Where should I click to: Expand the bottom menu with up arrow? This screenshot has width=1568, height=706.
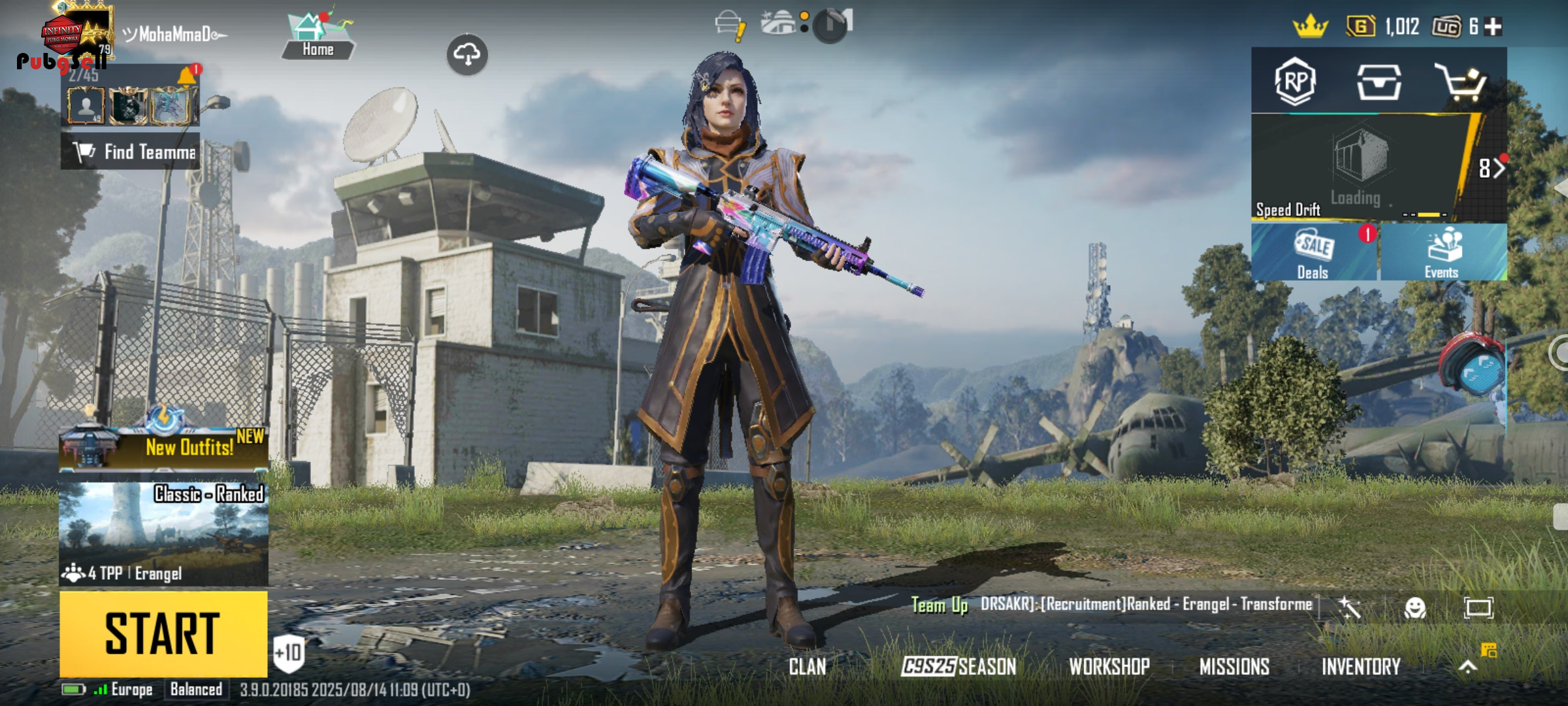pos(1467,667)
